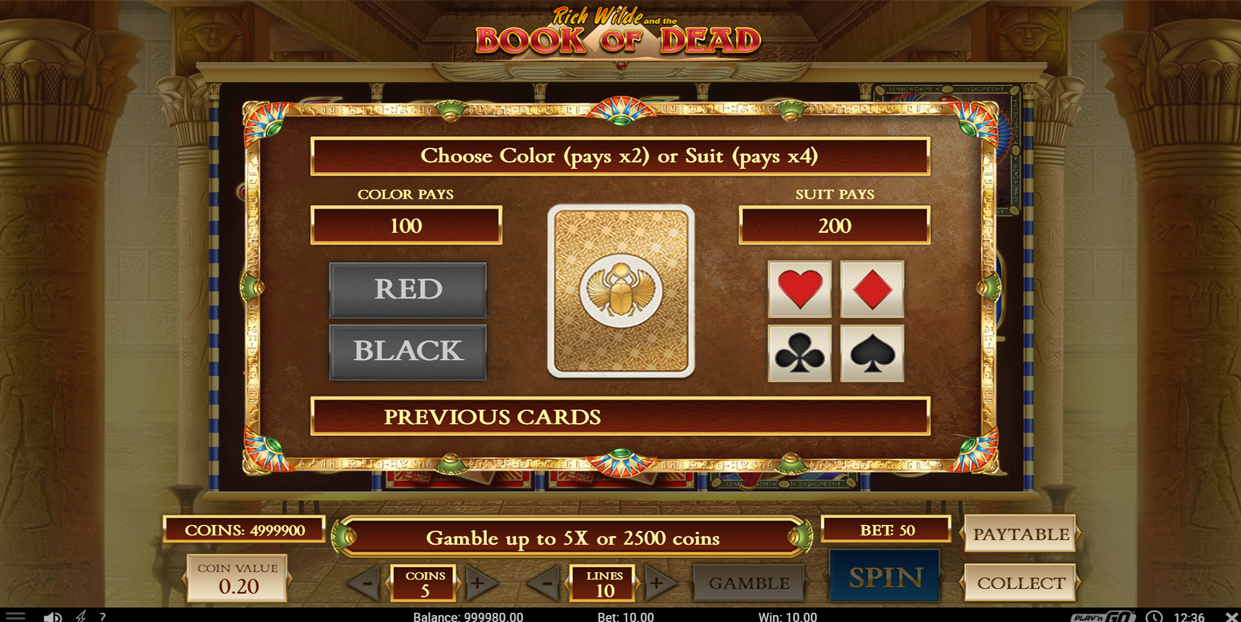
Task: Click the SPIN button
Action: 885,578
